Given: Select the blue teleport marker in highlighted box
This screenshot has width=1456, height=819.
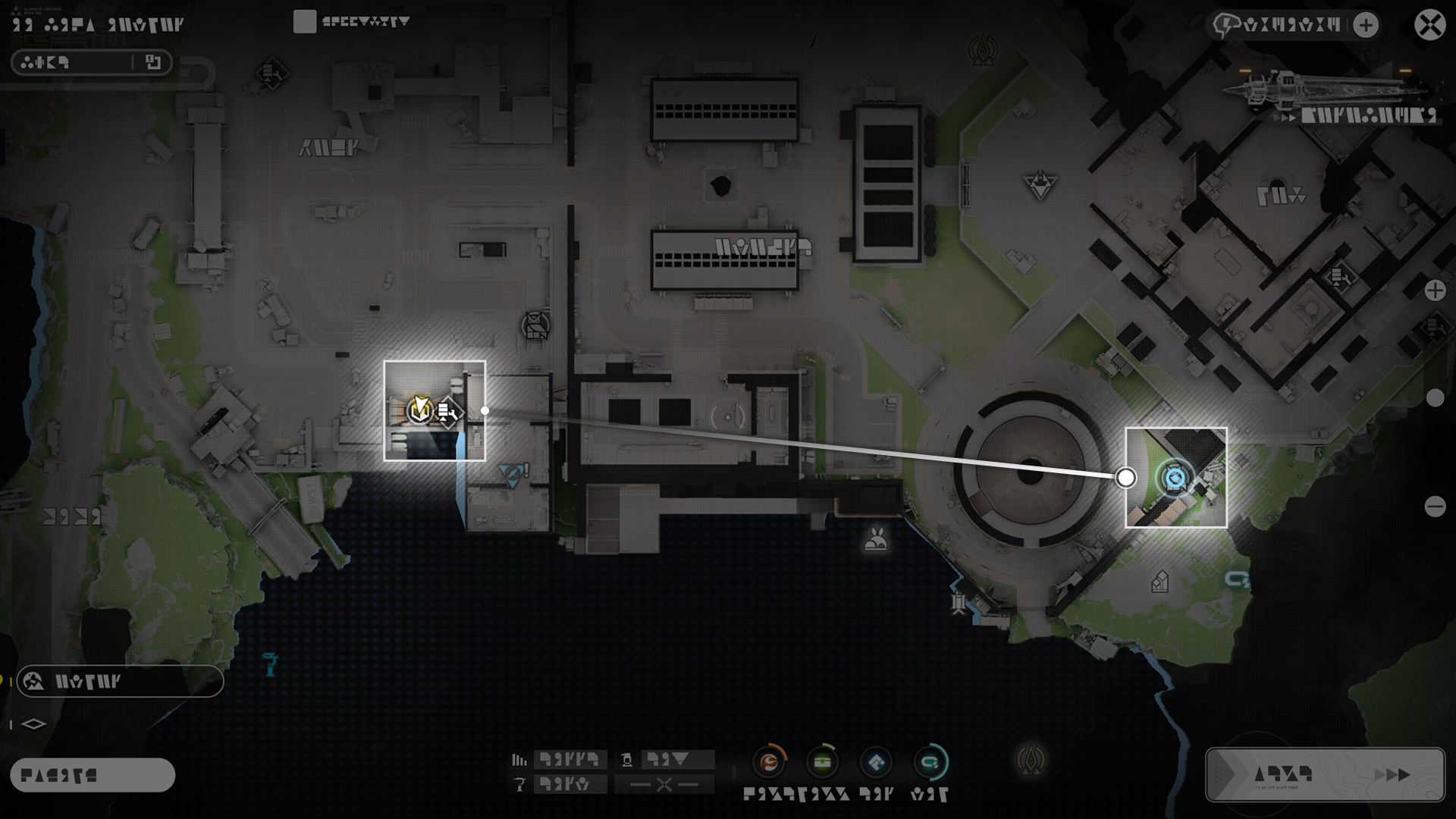Looking at the screenshot, I should pos(1175,479).
